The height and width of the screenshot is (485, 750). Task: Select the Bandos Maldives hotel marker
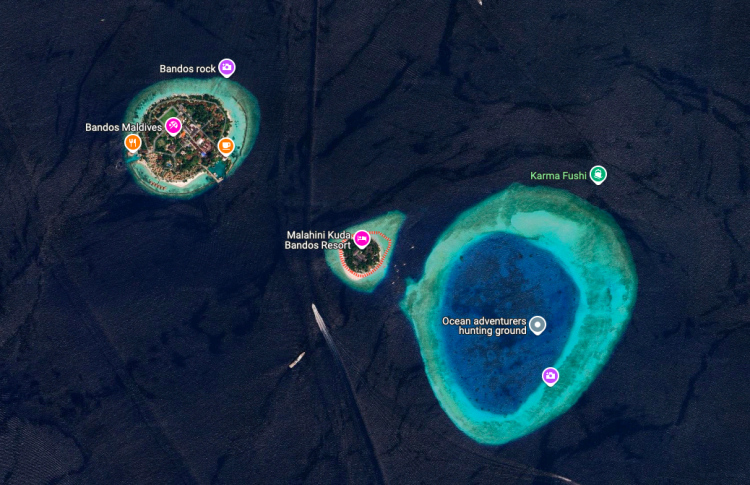tap(174, 126)
